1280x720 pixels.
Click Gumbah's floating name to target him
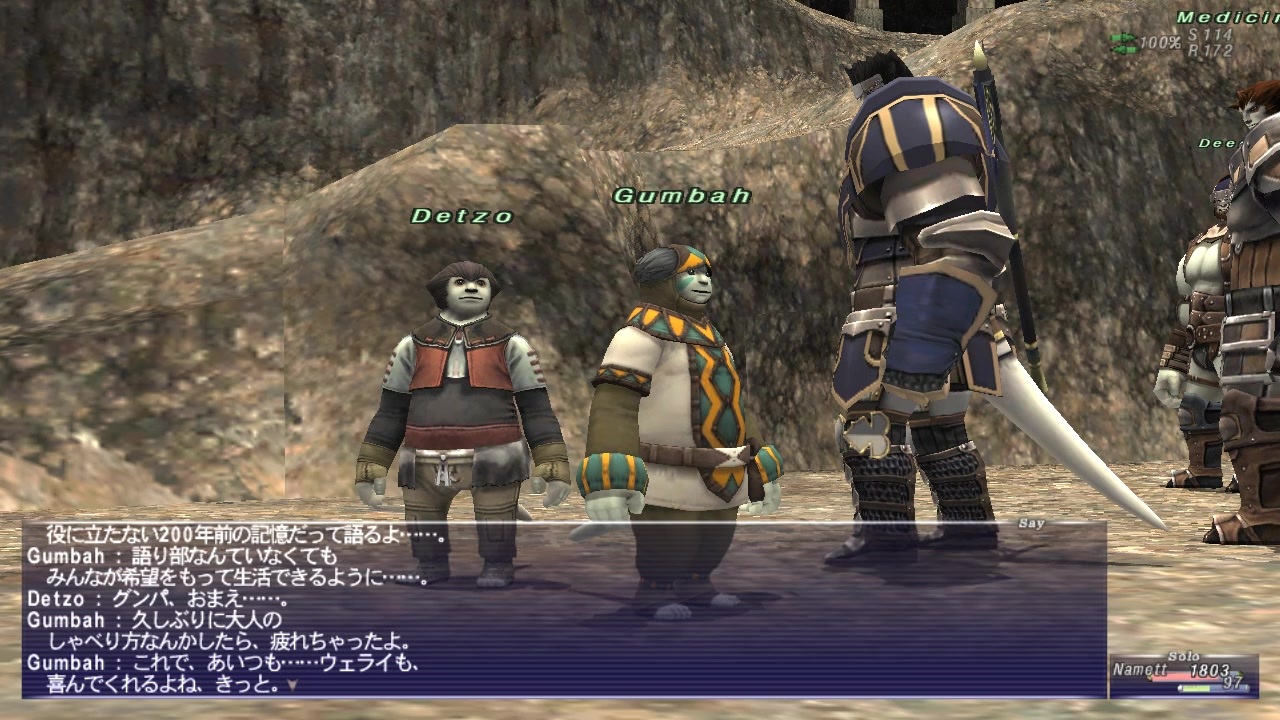[681, 196]
